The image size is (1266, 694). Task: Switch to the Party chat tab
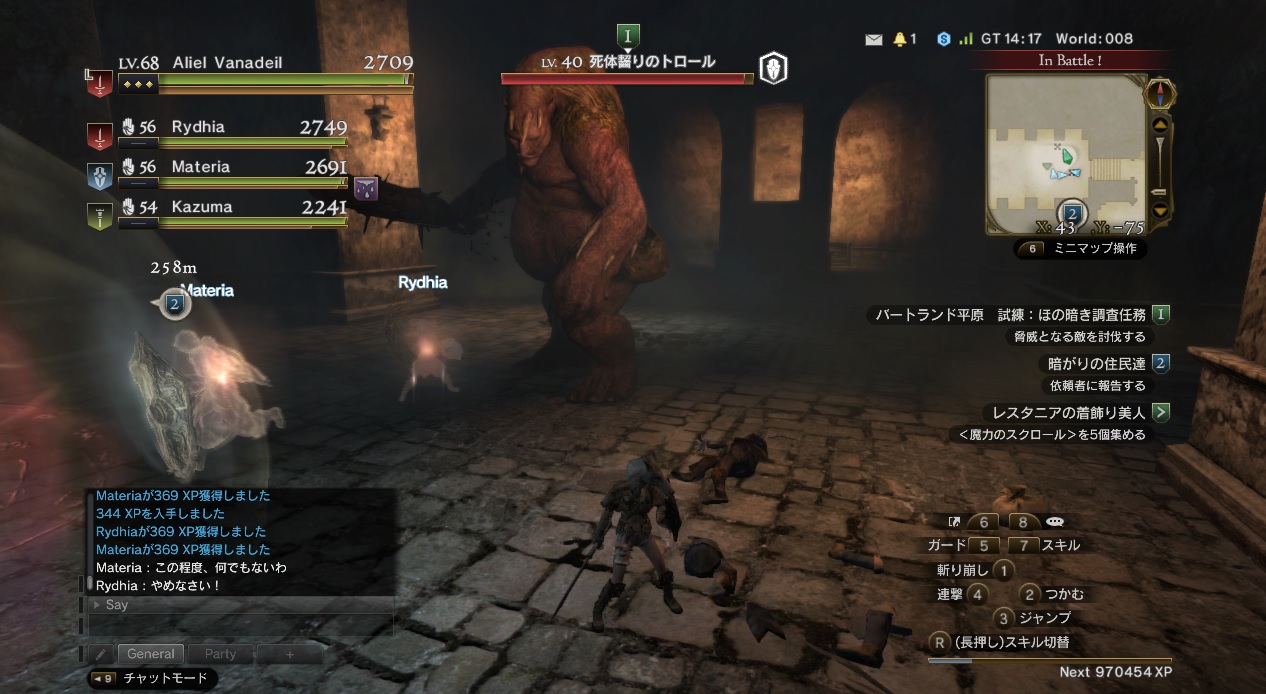[220, 654]
